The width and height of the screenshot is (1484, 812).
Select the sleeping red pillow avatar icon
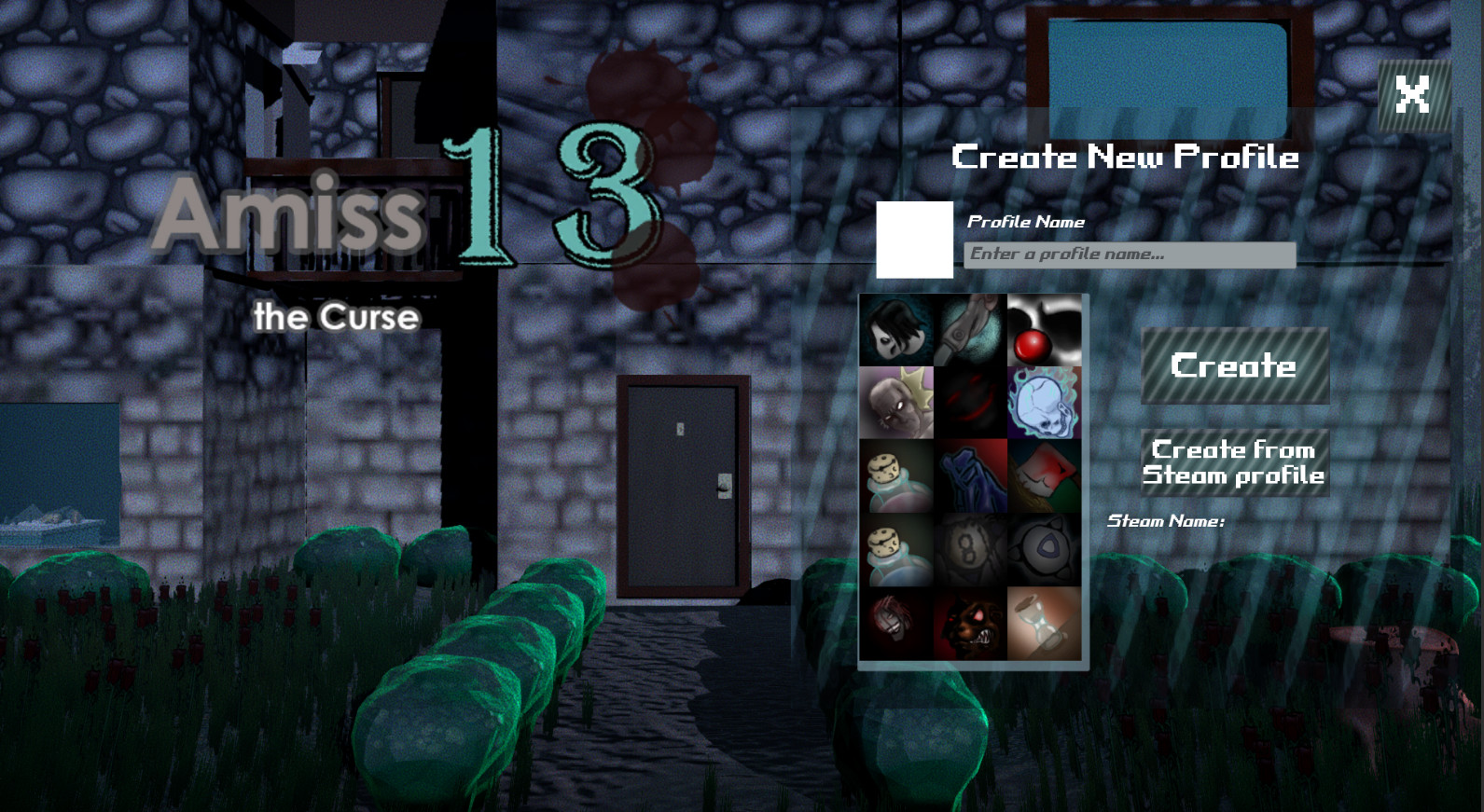(x=1045, y=478)
